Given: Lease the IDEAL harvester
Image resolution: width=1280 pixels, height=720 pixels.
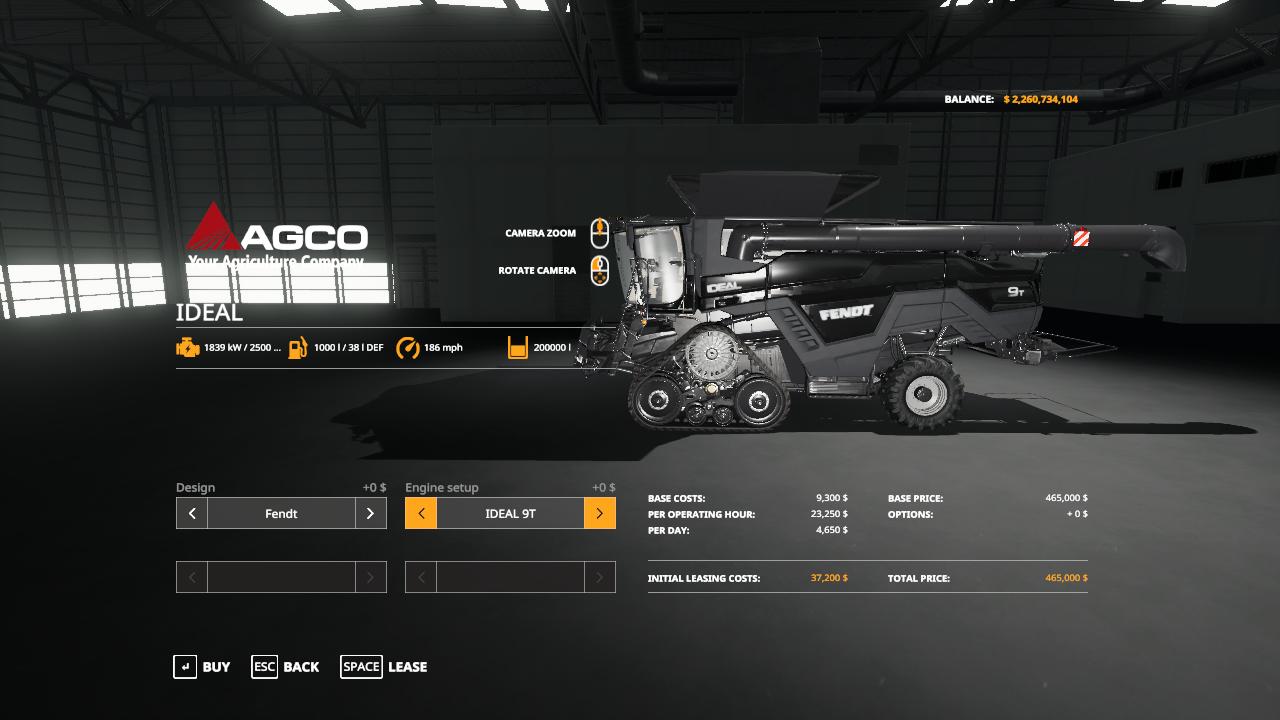Looking at the screenshot, I should 384,667.
